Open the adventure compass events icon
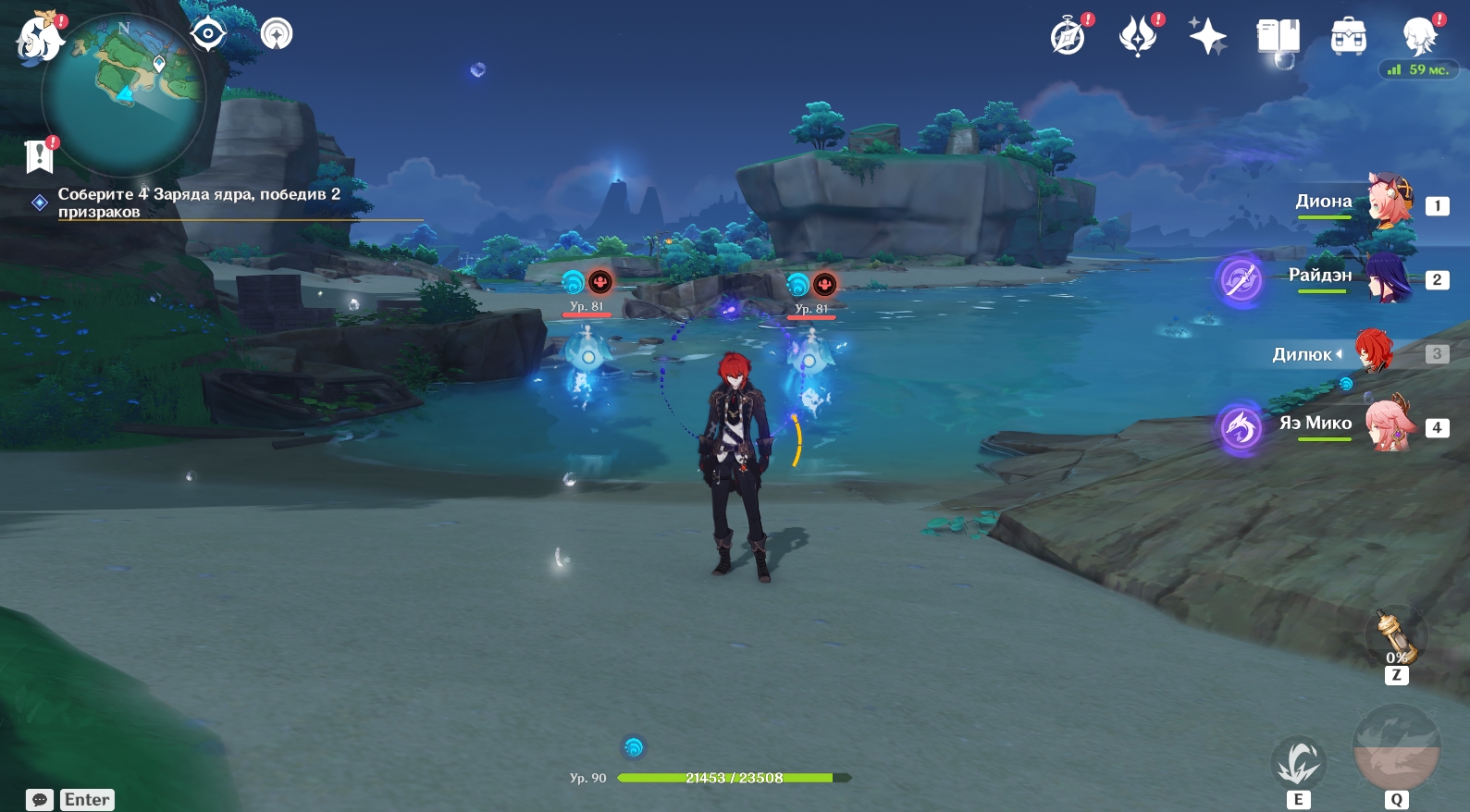The width and height of the screenshot is (1470, 812). [1069, 37]
